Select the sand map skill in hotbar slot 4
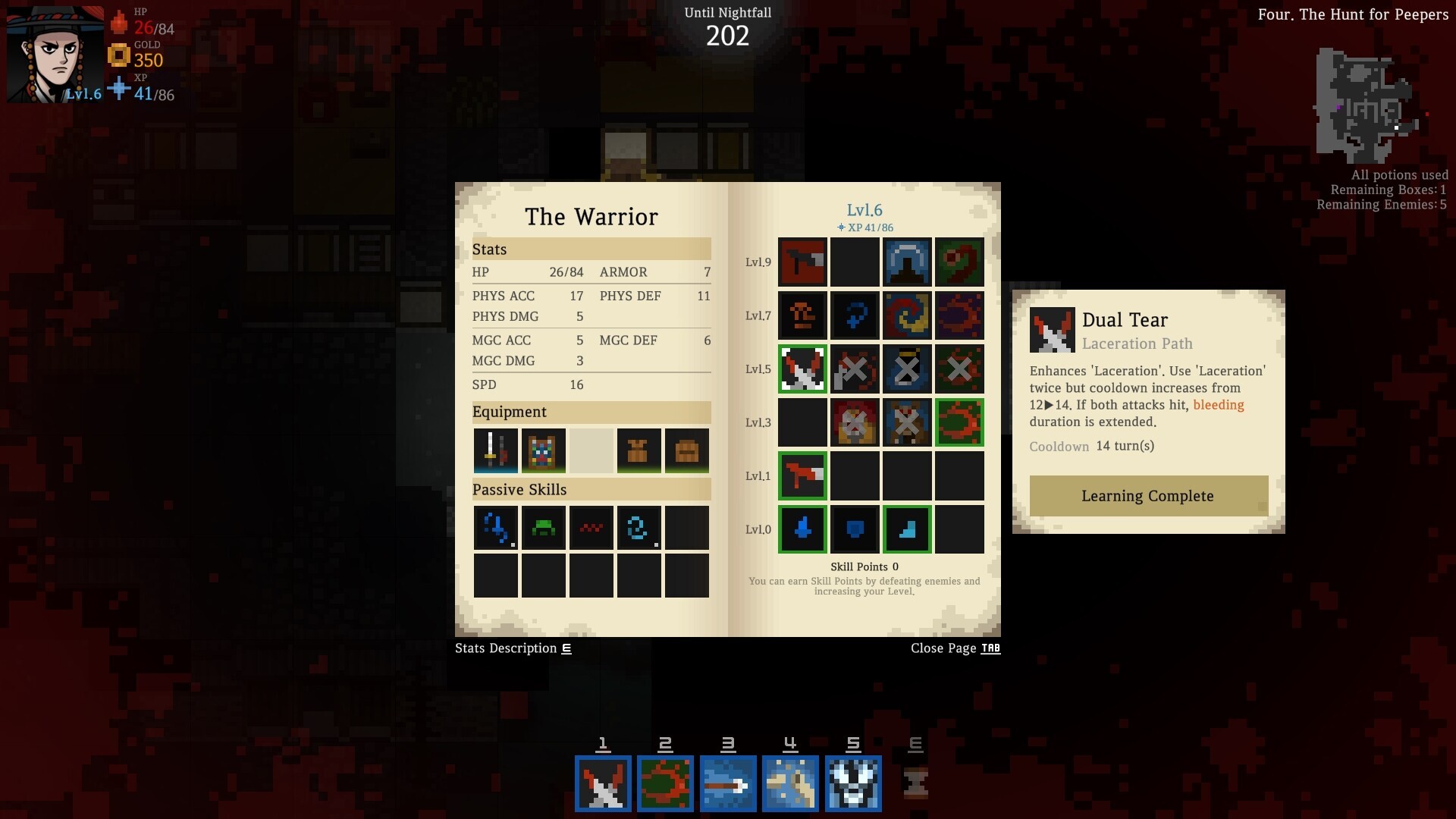The image size is (1456, 819). coord(791,783)
